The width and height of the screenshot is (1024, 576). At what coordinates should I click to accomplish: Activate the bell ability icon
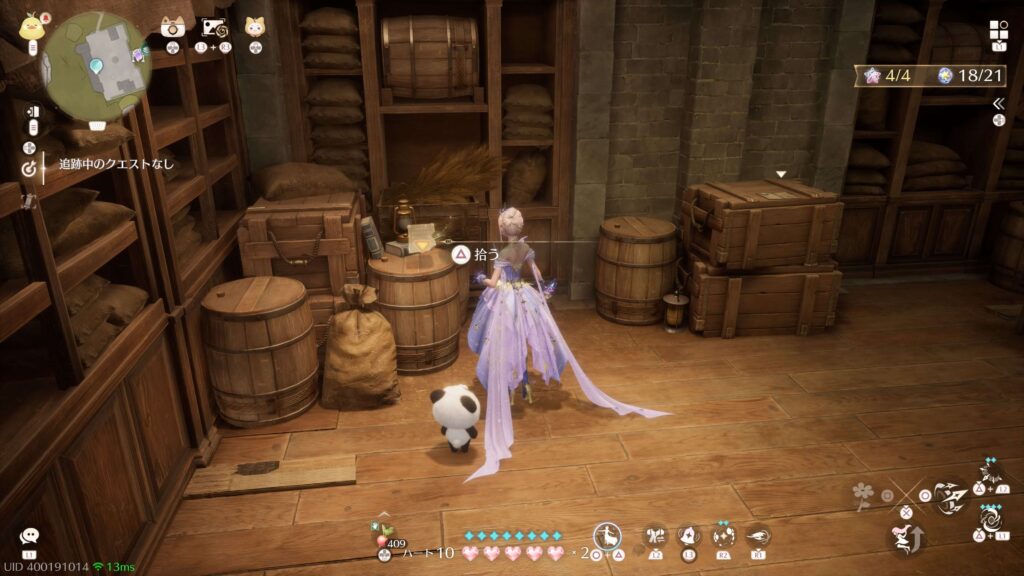pyautogui.click(x=689, y=536)
